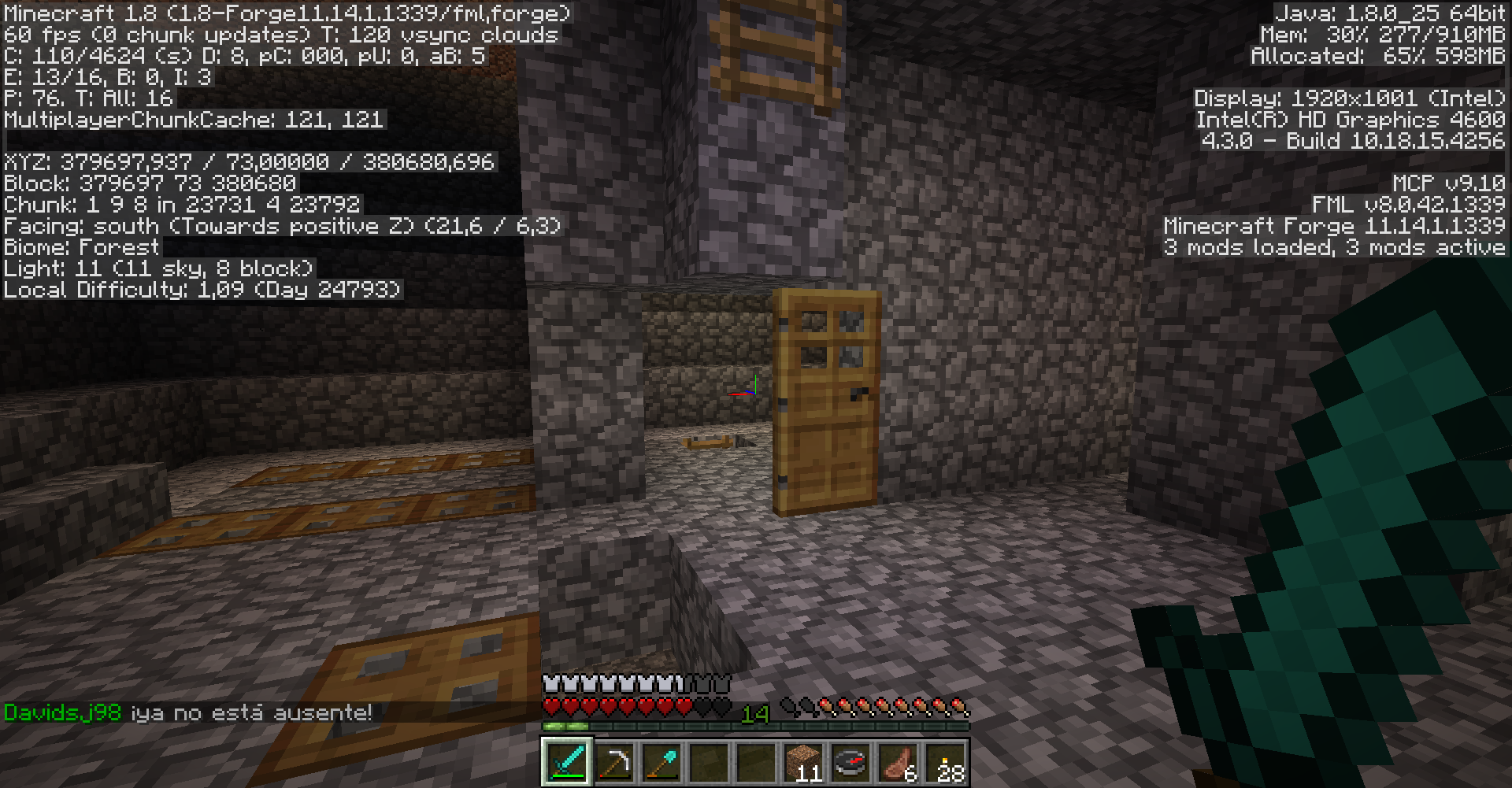The height and width of the screenshot is (788, 1512).
Task: Select the cooked meat slot
Action: pyautogui.click(x=898, y=762)
